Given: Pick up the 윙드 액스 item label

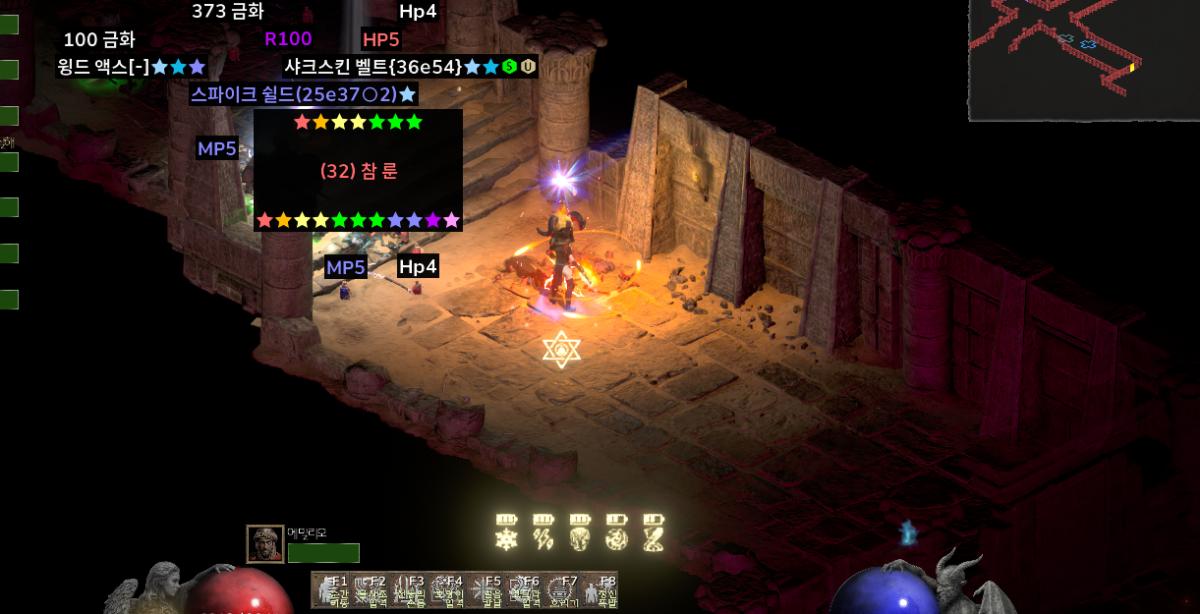Looking at the screenshot, I should coord(131,67).
